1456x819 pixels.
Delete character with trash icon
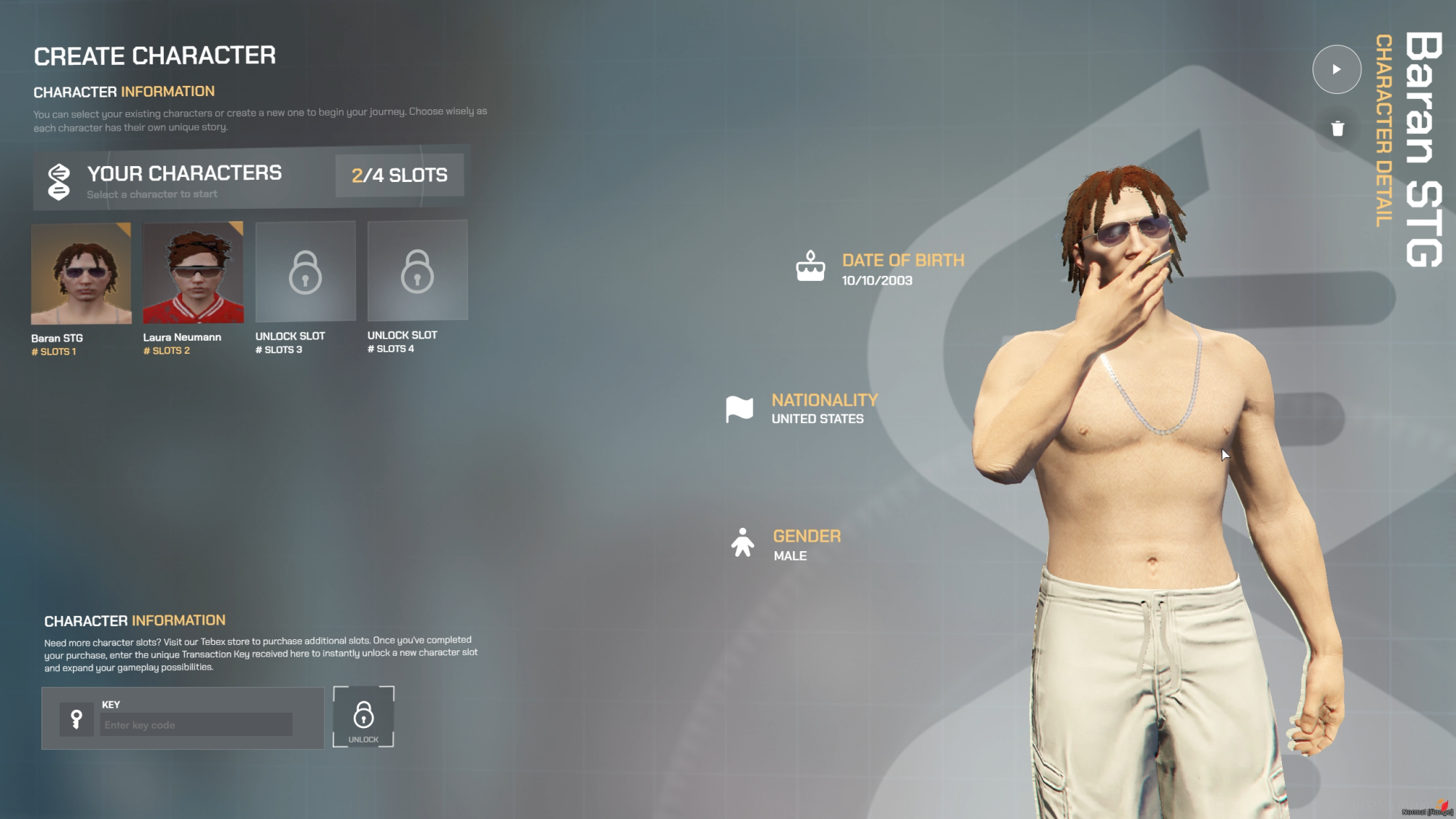coord(1337,129)
